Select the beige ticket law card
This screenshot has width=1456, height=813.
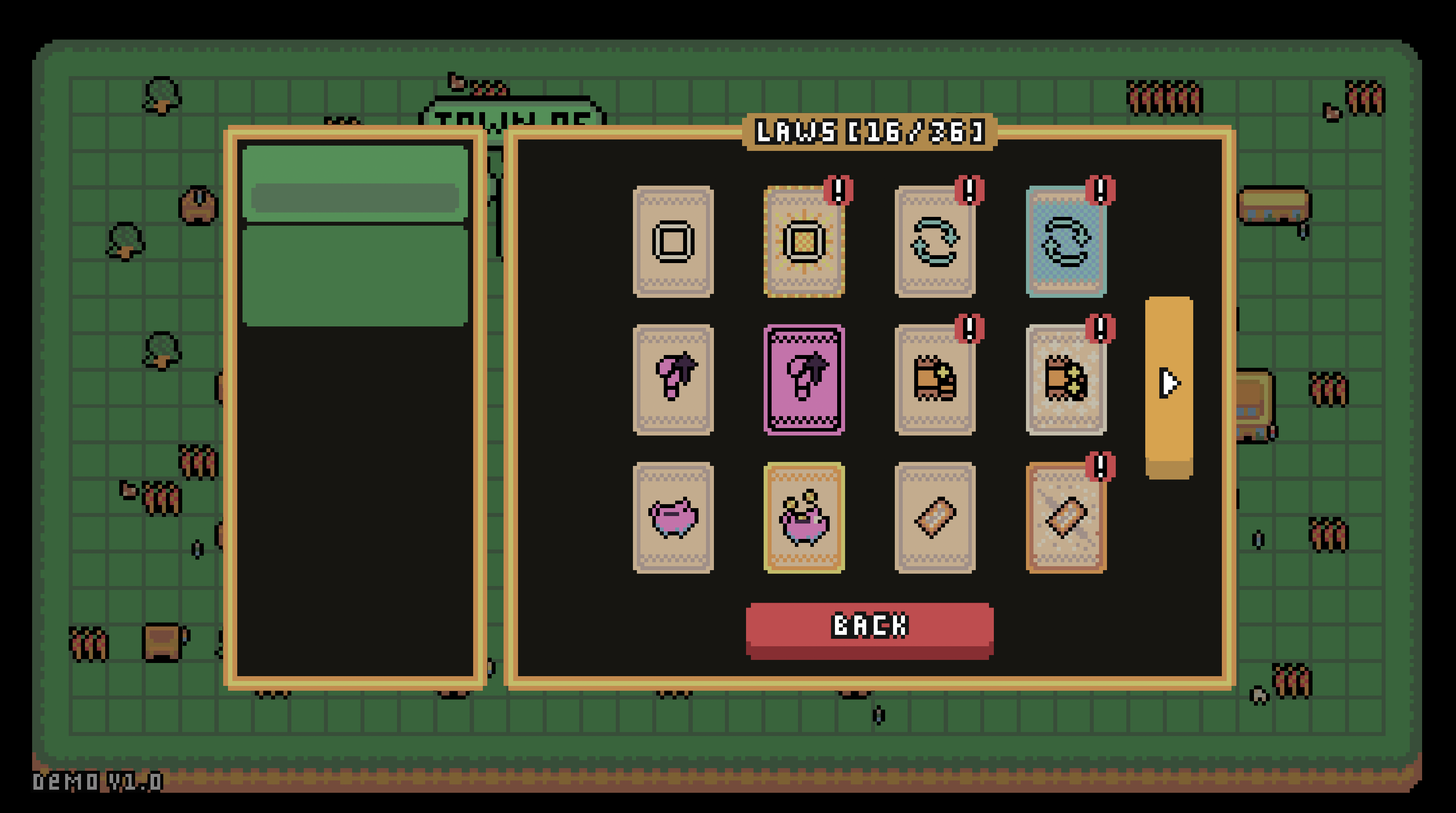coord(935,517)
